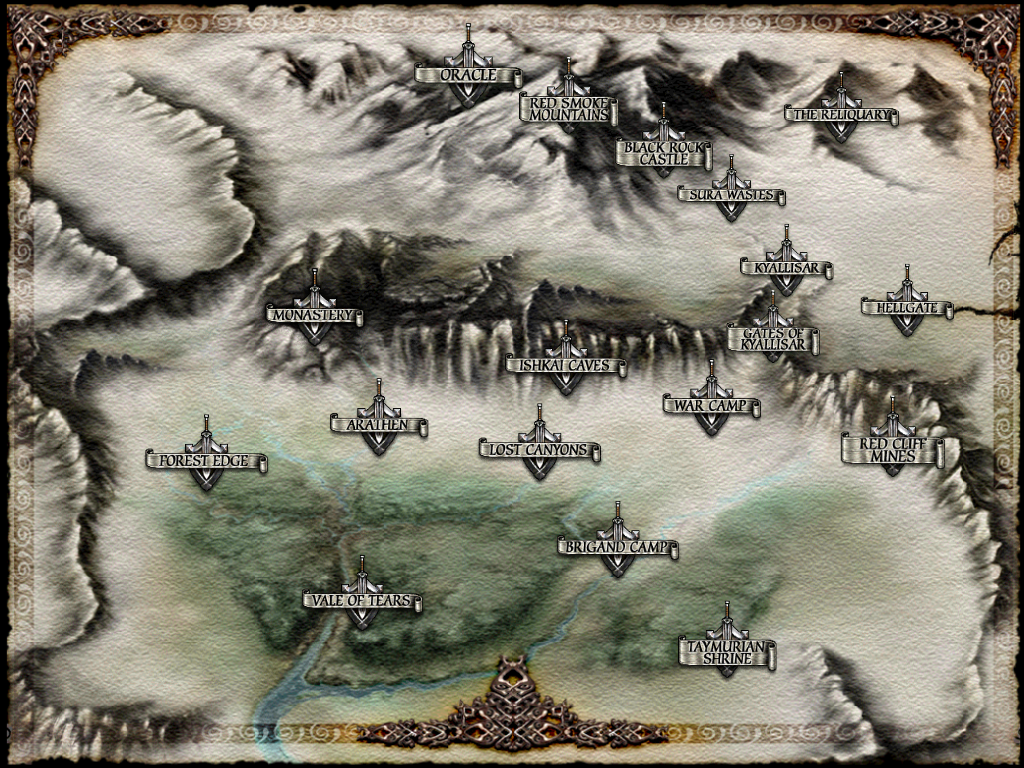Click The Reliquary map marker

click(x=841, y=115)
